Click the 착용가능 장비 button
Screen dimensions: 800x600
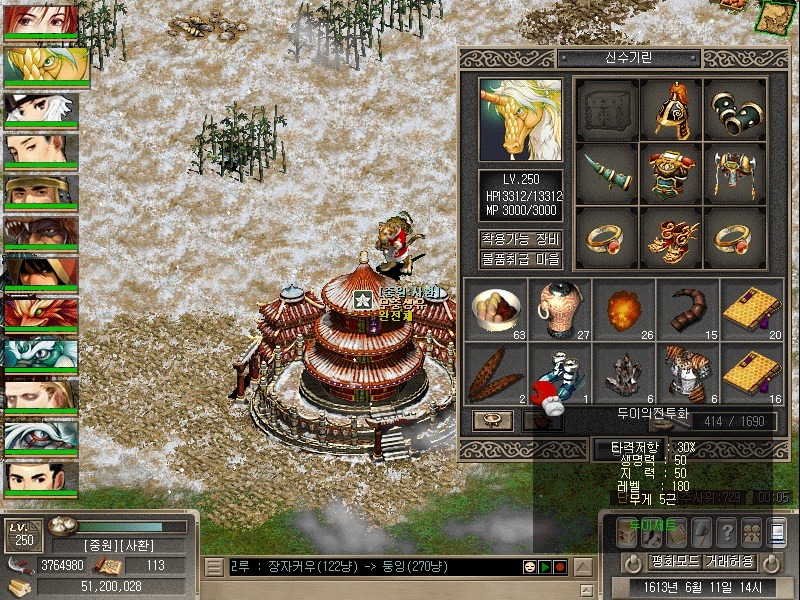tap(520, 239)
